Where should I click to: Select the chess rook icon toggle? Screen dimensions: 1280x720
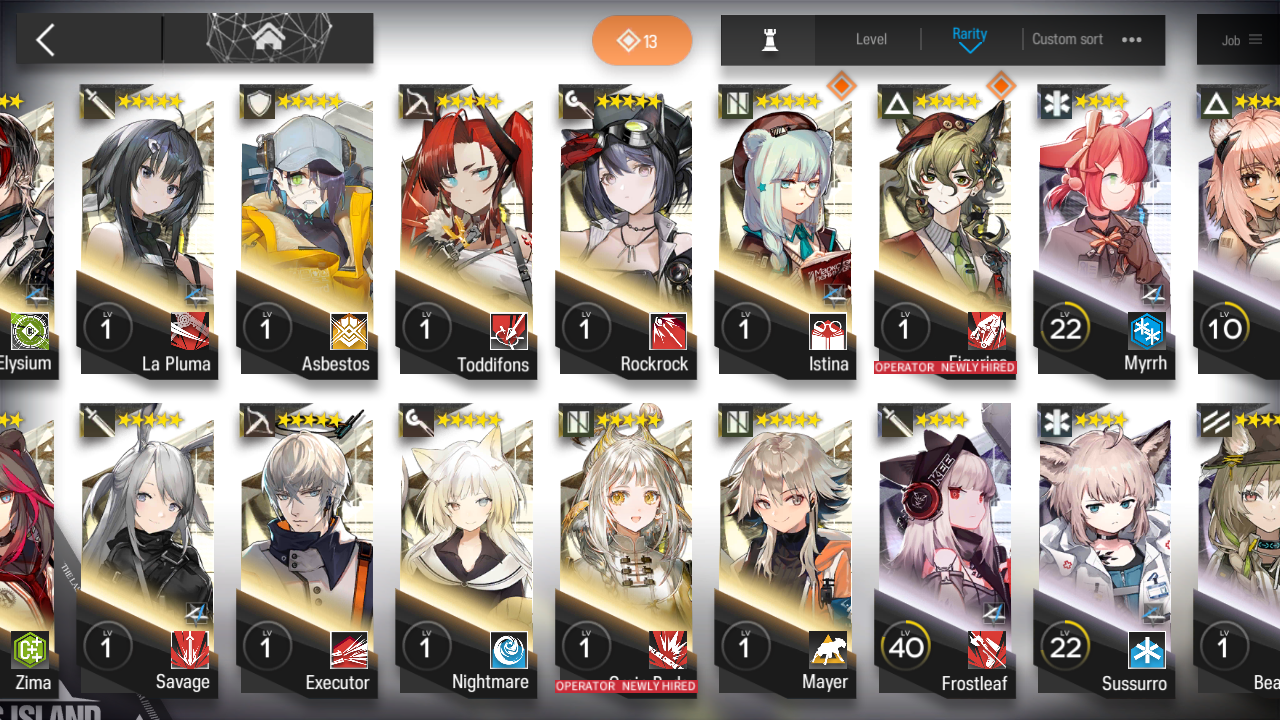pos(769,40)
